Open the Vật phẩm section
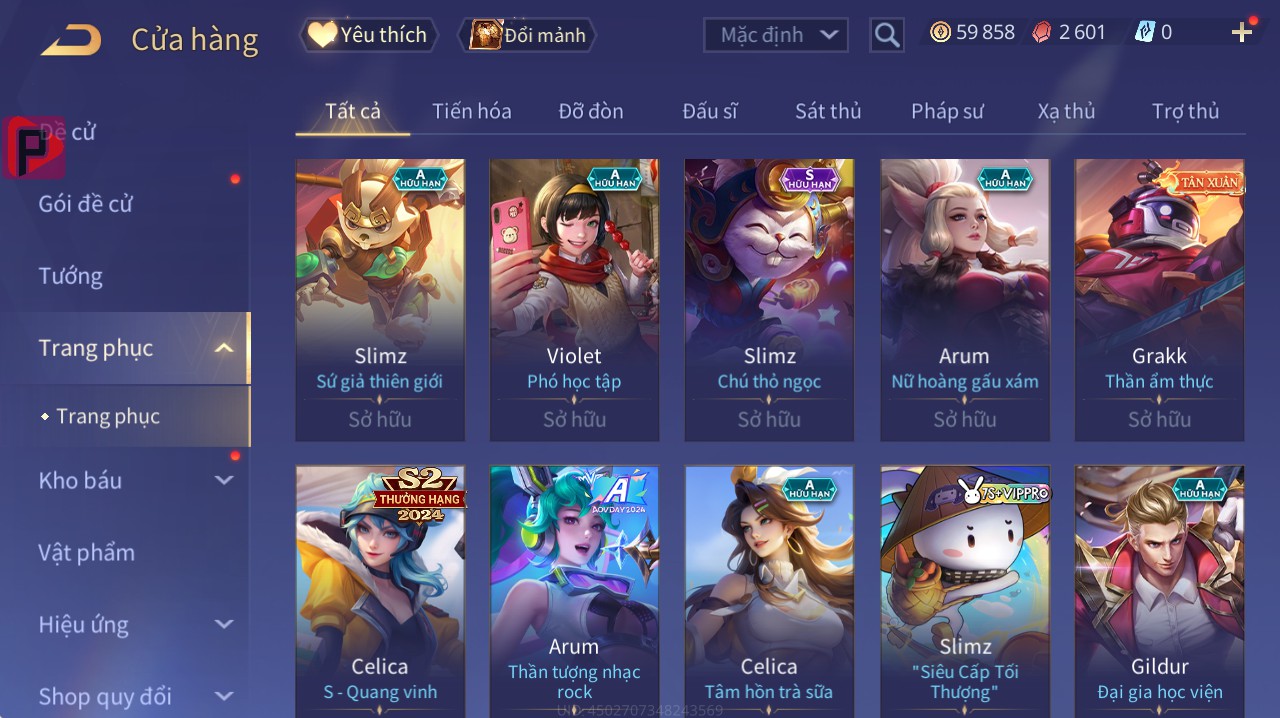Image resolution: width=1280 pixels, height=718 pixels. coord(87,552)
